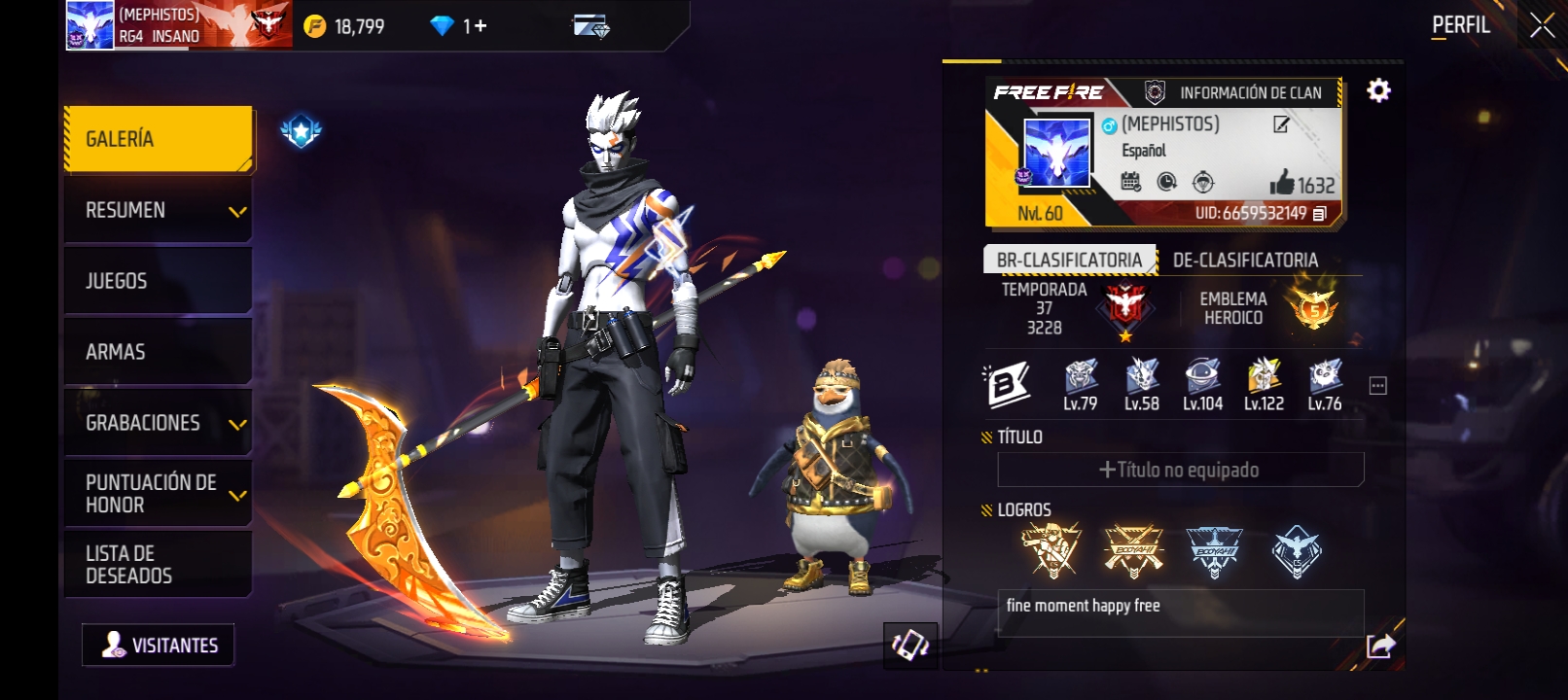Image resolution: width=1568 pixels, height=700 pixels.
Task: Open profile settings gear
Action: point(1378,91)
